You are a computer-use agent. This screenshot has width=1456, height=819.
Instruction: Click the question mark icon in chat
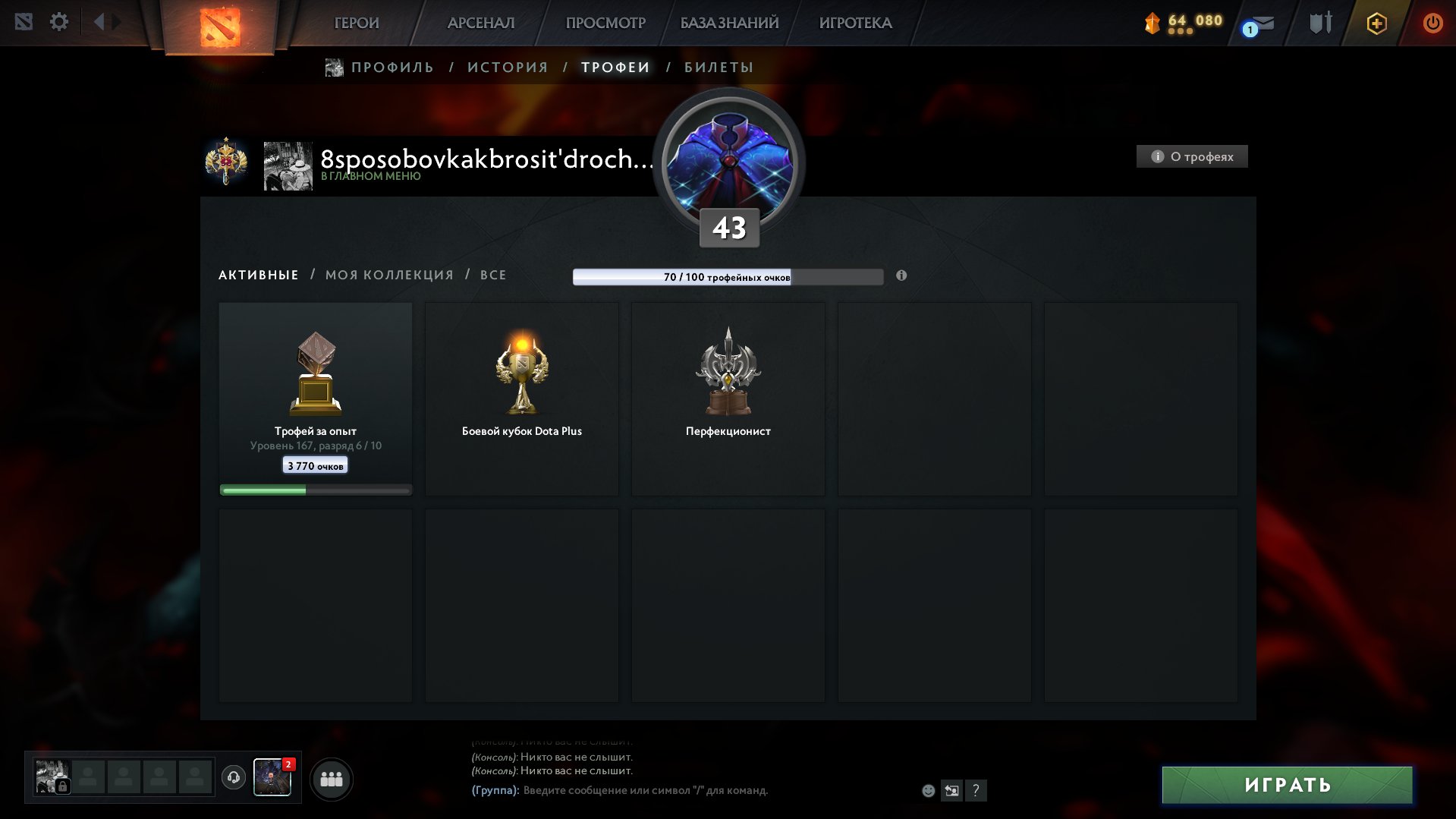click(976, 791)
